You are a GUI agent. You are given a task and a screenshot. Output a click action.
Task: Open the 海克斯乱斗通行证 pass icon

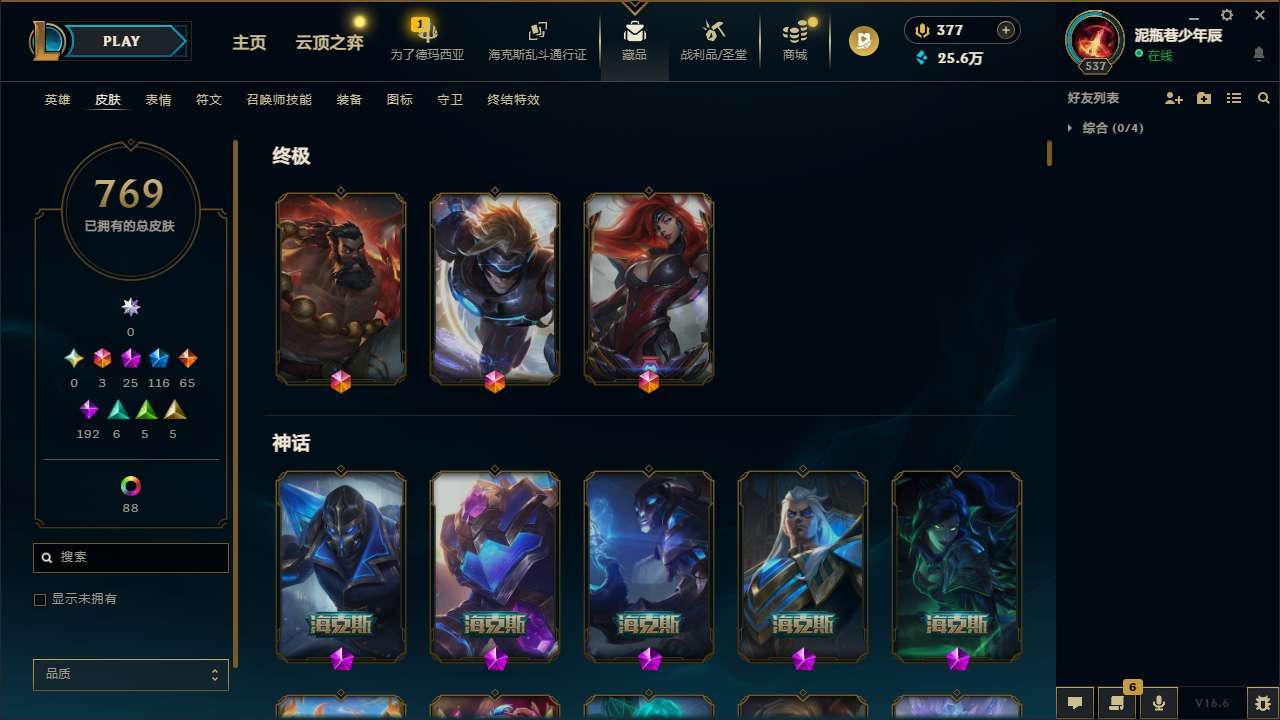[537, 41]
